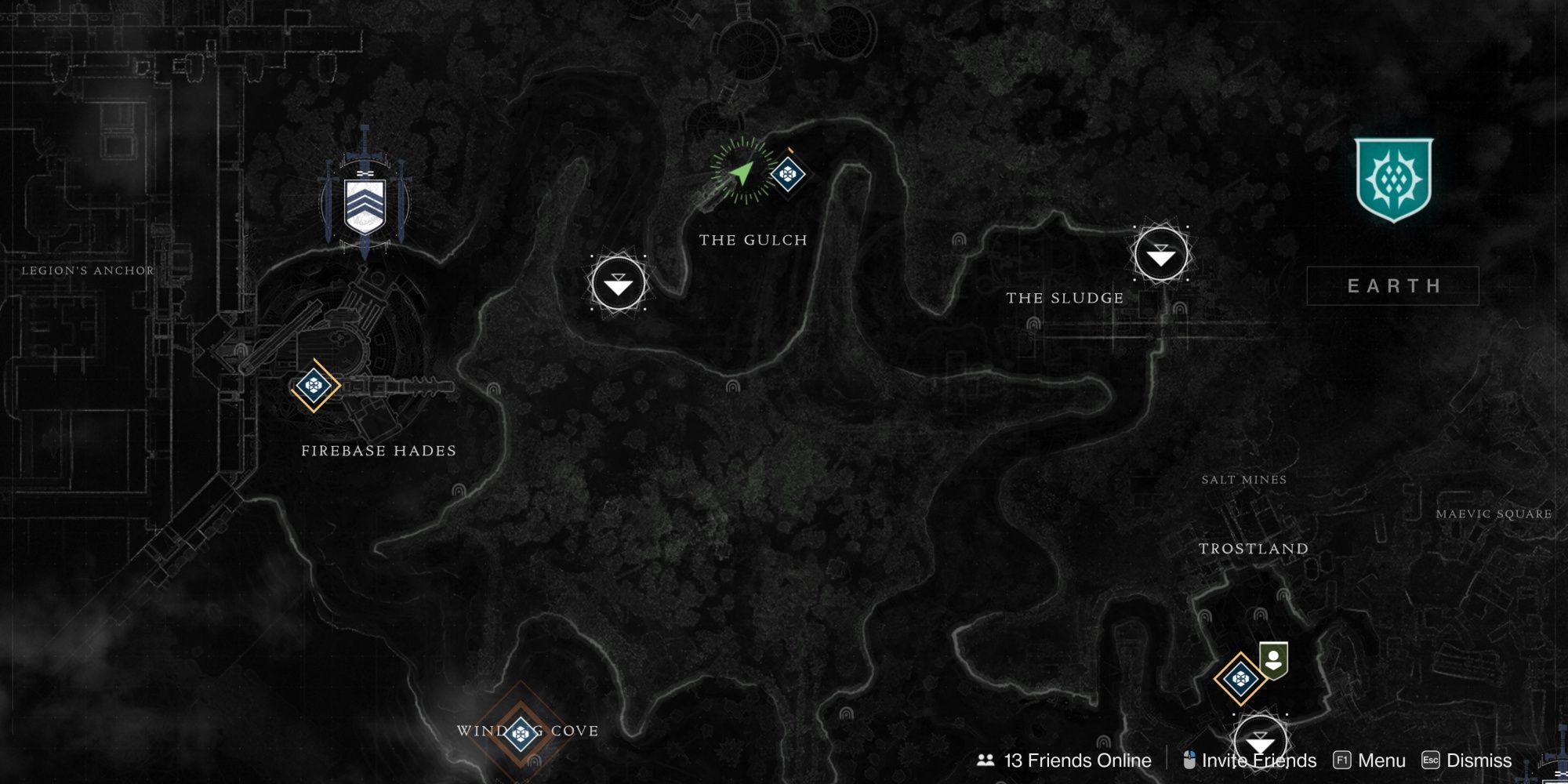The image size is (1568, 784).
Task: Click the Salt Mines label
Action: 1245,481
